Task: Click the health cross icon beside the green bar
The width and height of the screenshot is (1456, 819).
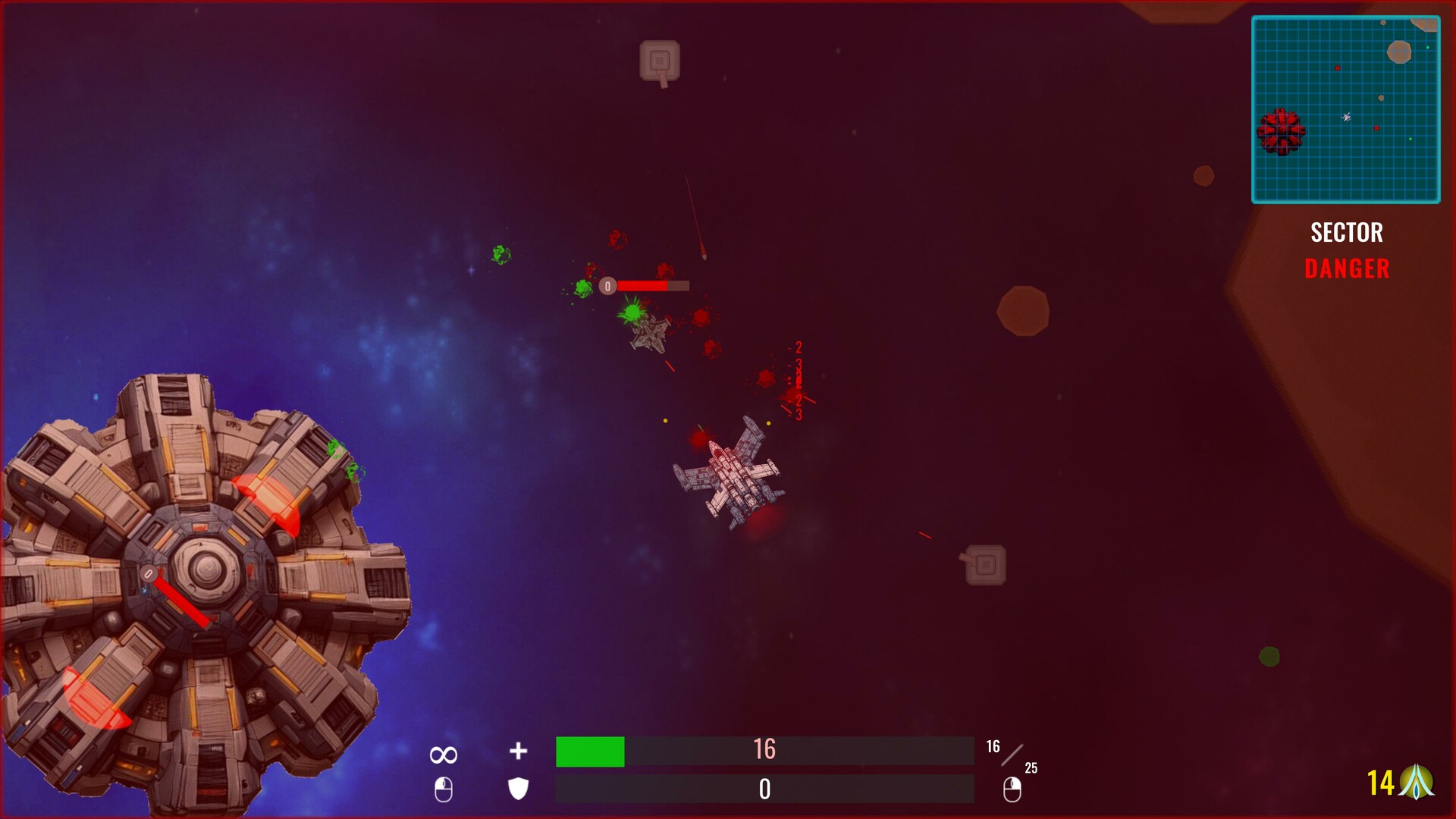Action: [x=519, y=752]
